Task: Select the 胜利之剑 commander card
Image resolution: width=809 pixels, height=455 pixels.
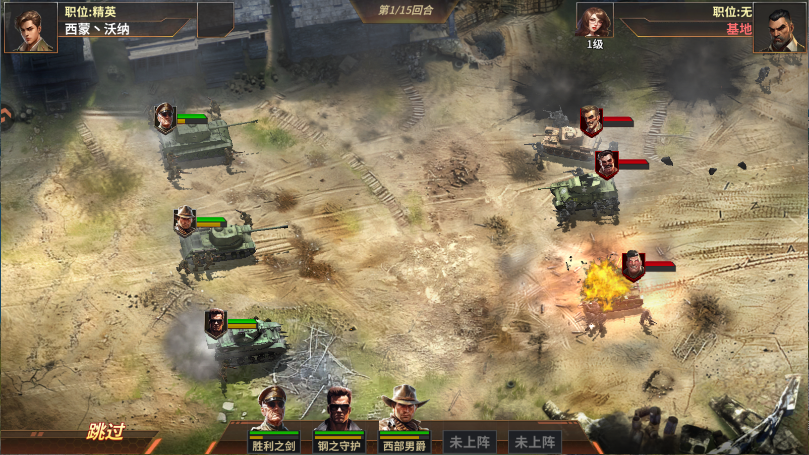Action: tap(275, 418)
